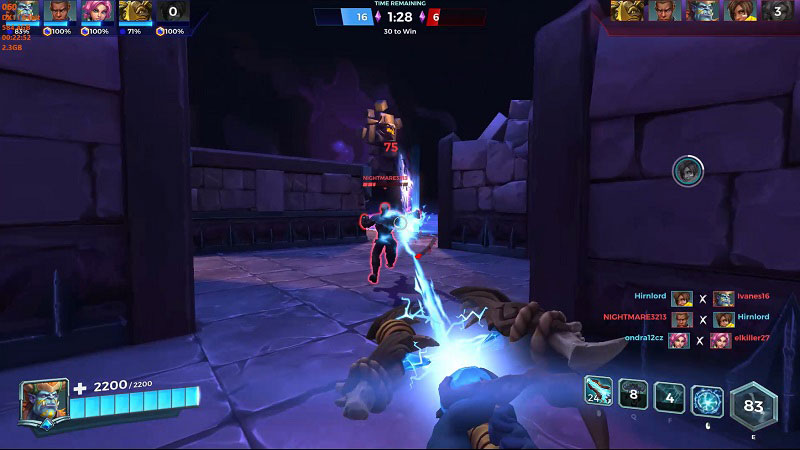The height and width of the screenshot is (450, 800).
Task: Select the weapon attack ability icon showing 24
Action: click(x=600, y=393)
